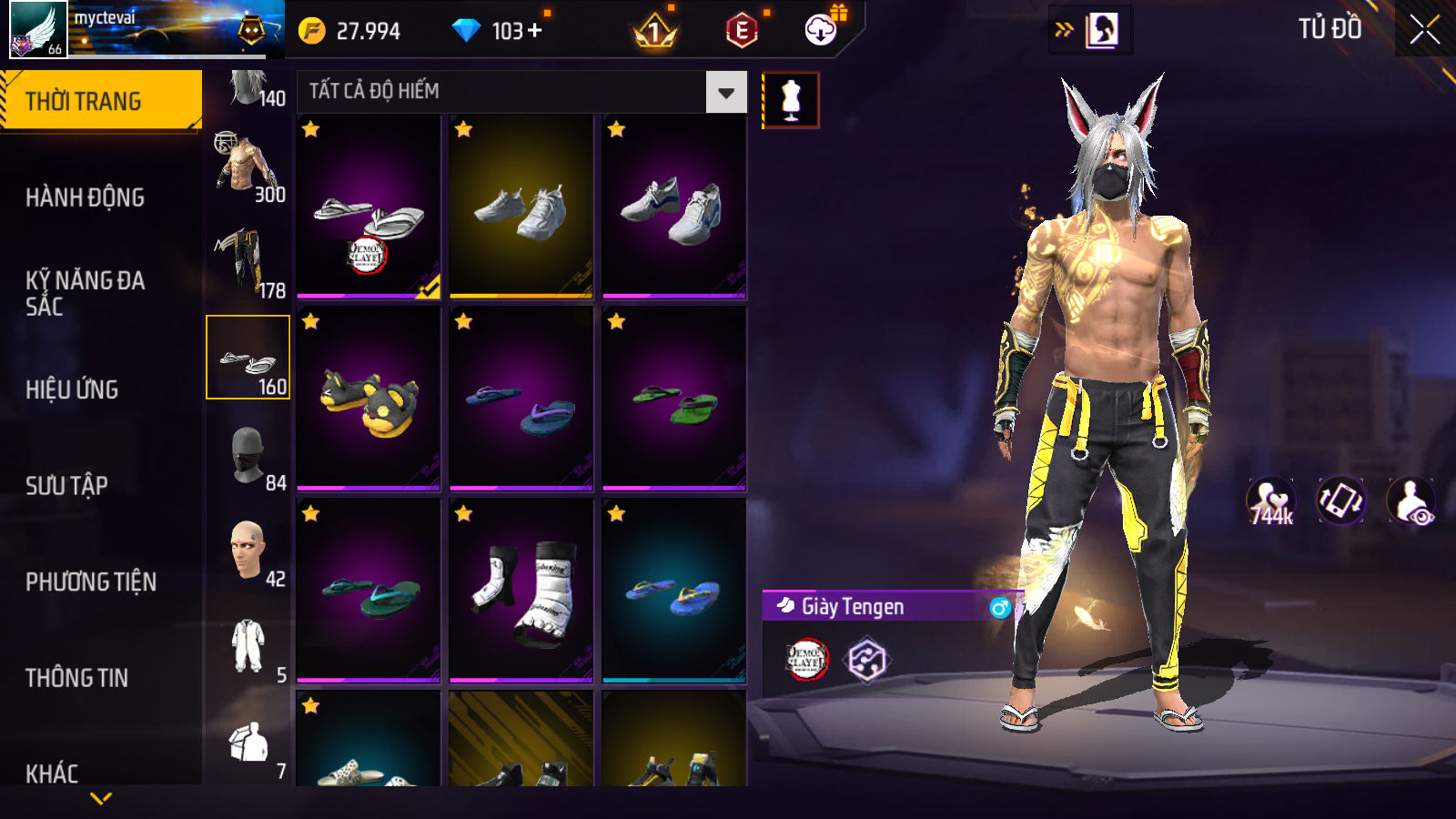Toggle the mannequin preview button

pos(790,100)
